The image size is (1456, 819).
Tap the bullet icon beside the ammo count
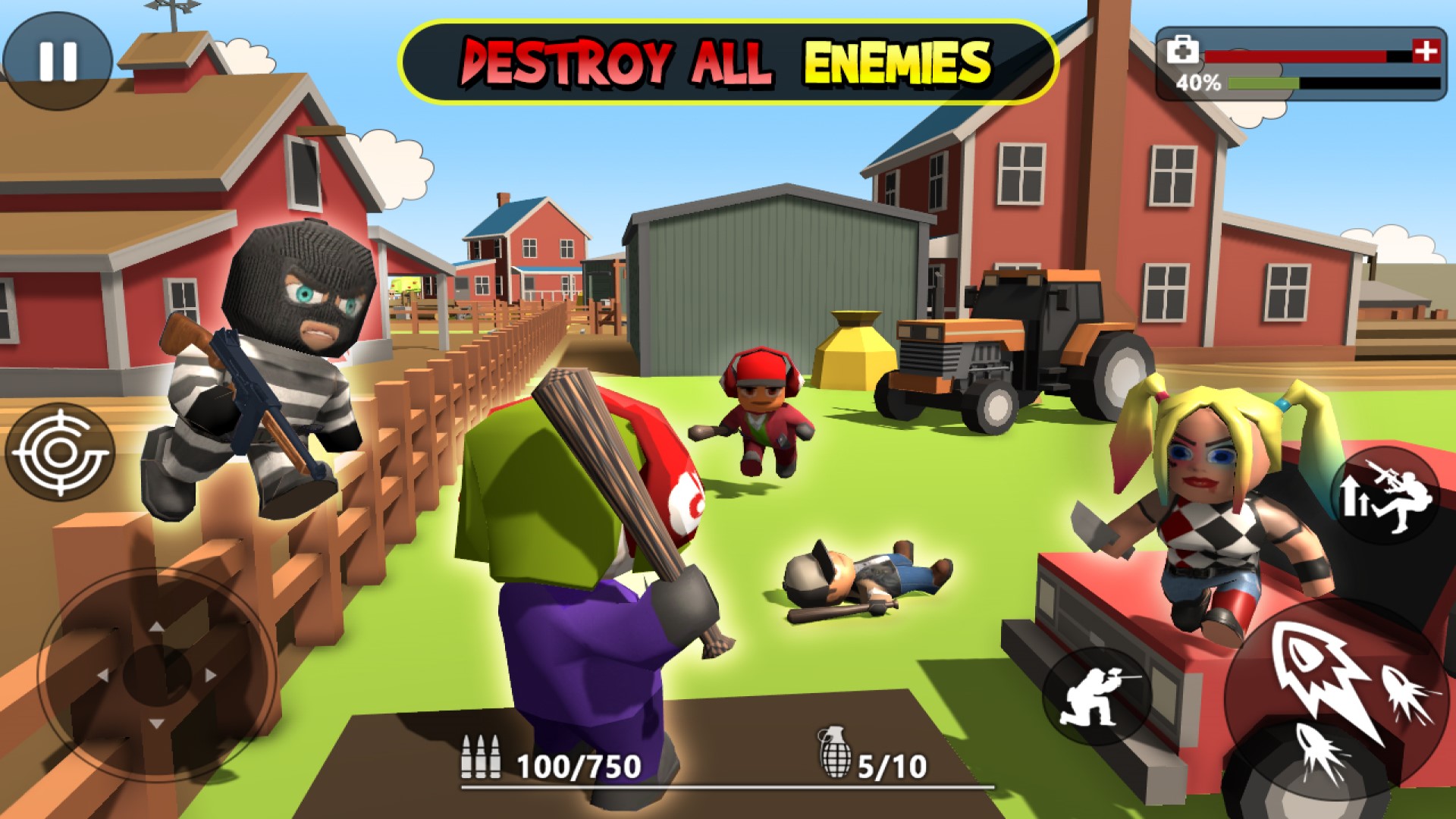point(483,758)
